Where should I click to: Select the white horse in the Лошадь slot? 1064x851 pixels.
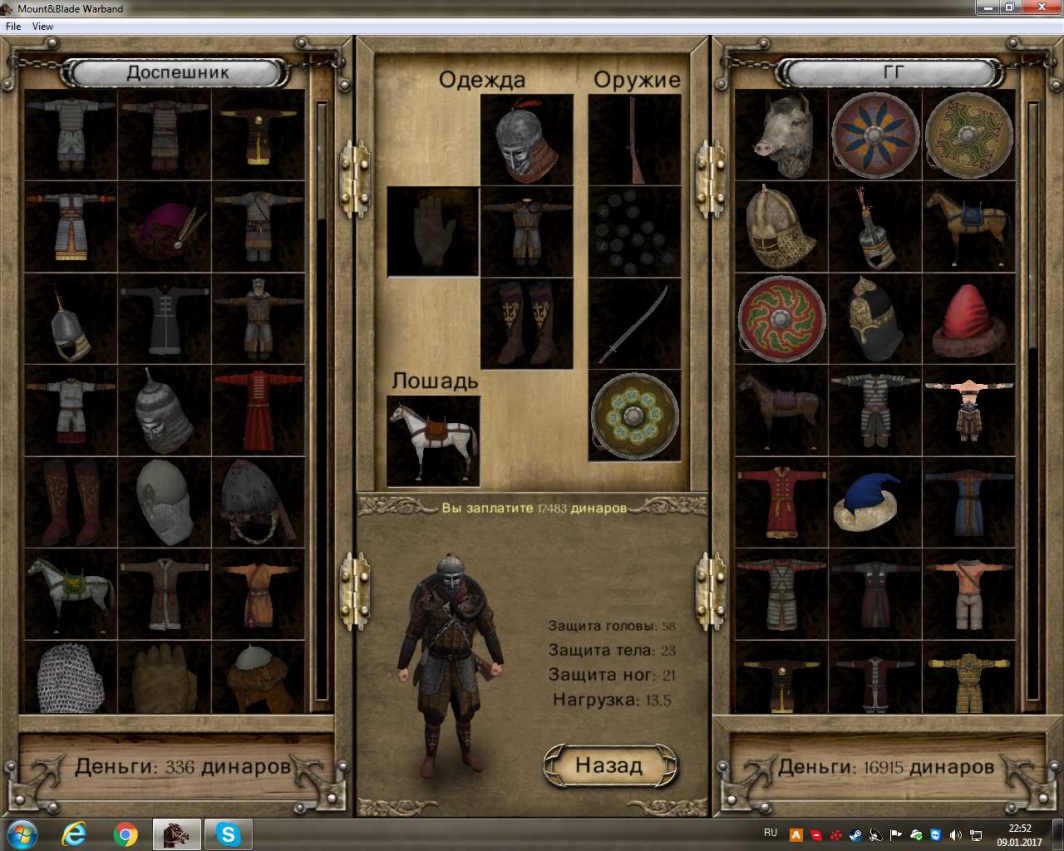pyautogui.click(x=432, y=440)
